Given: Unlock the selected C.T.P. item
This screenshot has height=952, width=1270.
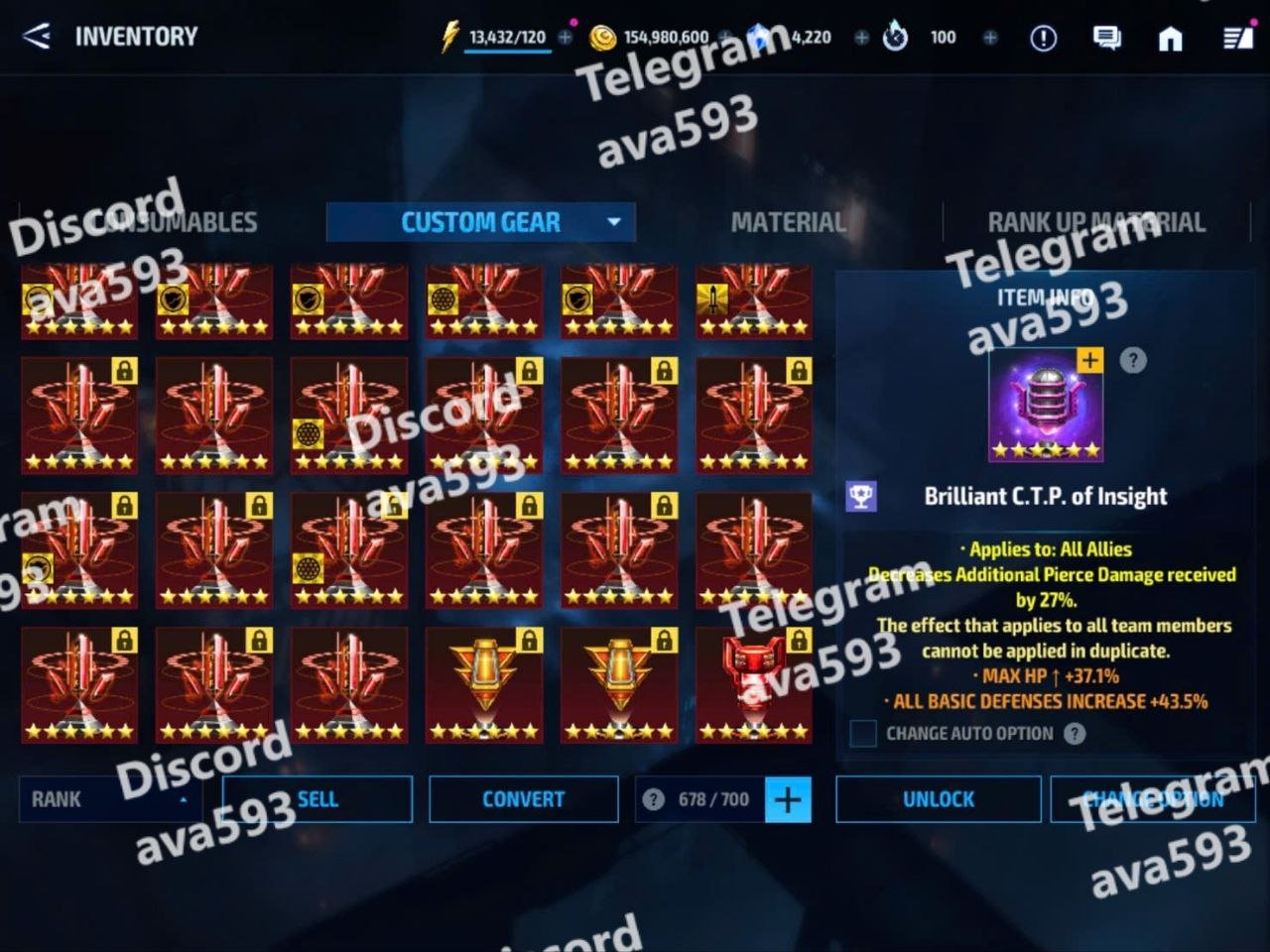Looking at the screenshot, I should click(x=939, y=799).
